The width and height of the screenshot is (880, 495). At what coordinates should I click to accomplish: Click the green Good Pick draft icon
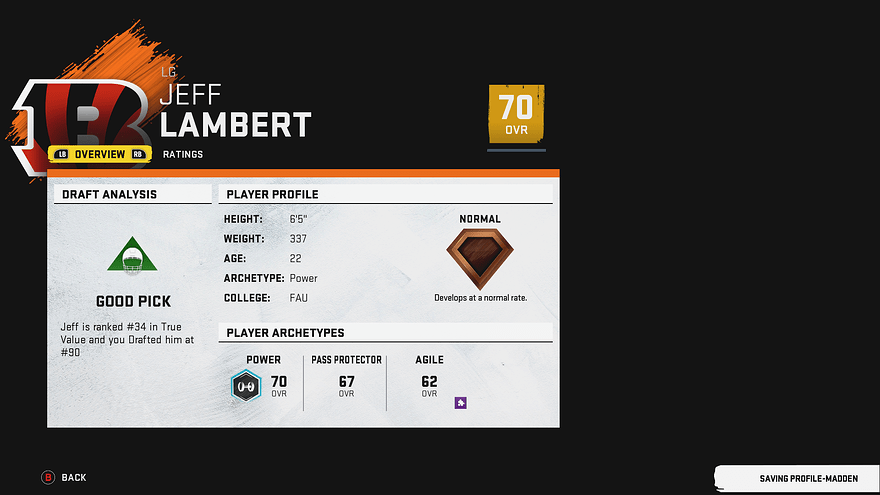(133, 258)
